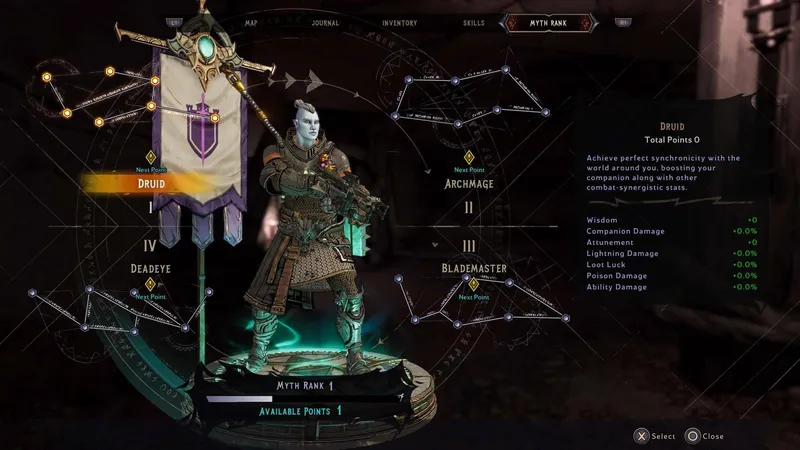Show the Skills tab
This screenshot has height=450, width=800.
click(473, 22)
